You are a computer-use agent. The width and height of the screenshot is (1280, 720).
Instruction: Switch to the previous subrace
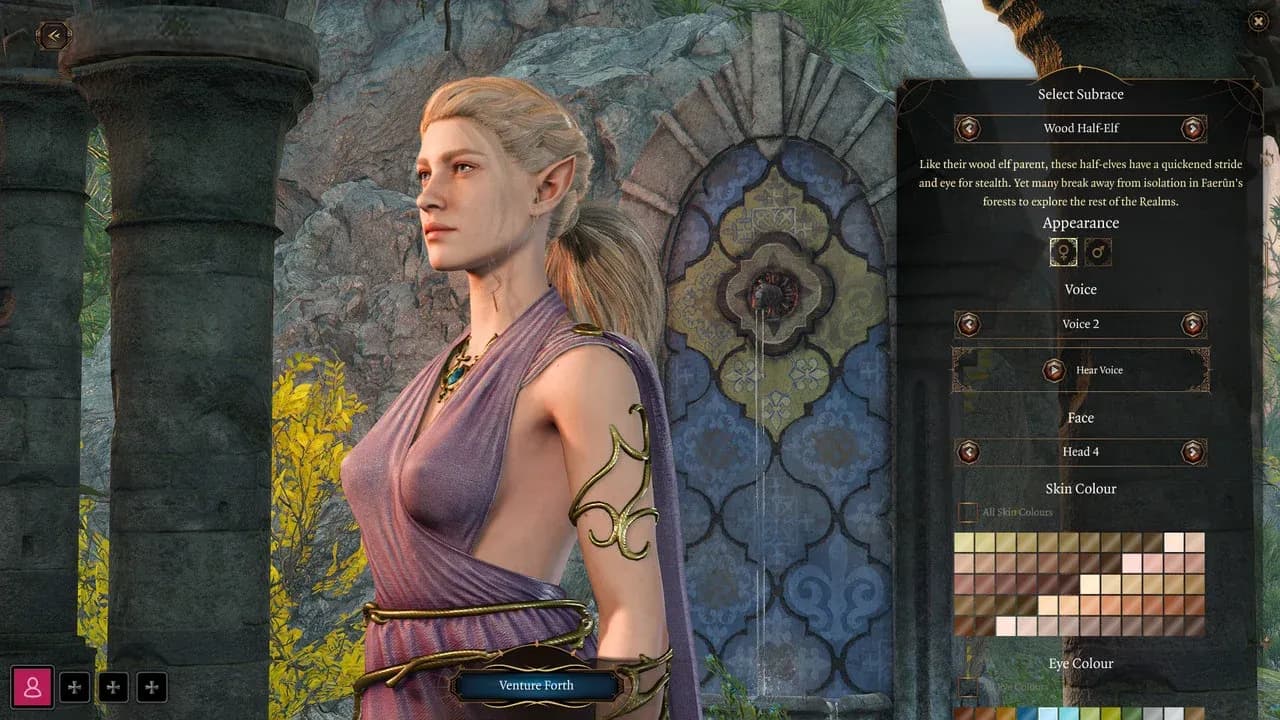pos(967,128)
